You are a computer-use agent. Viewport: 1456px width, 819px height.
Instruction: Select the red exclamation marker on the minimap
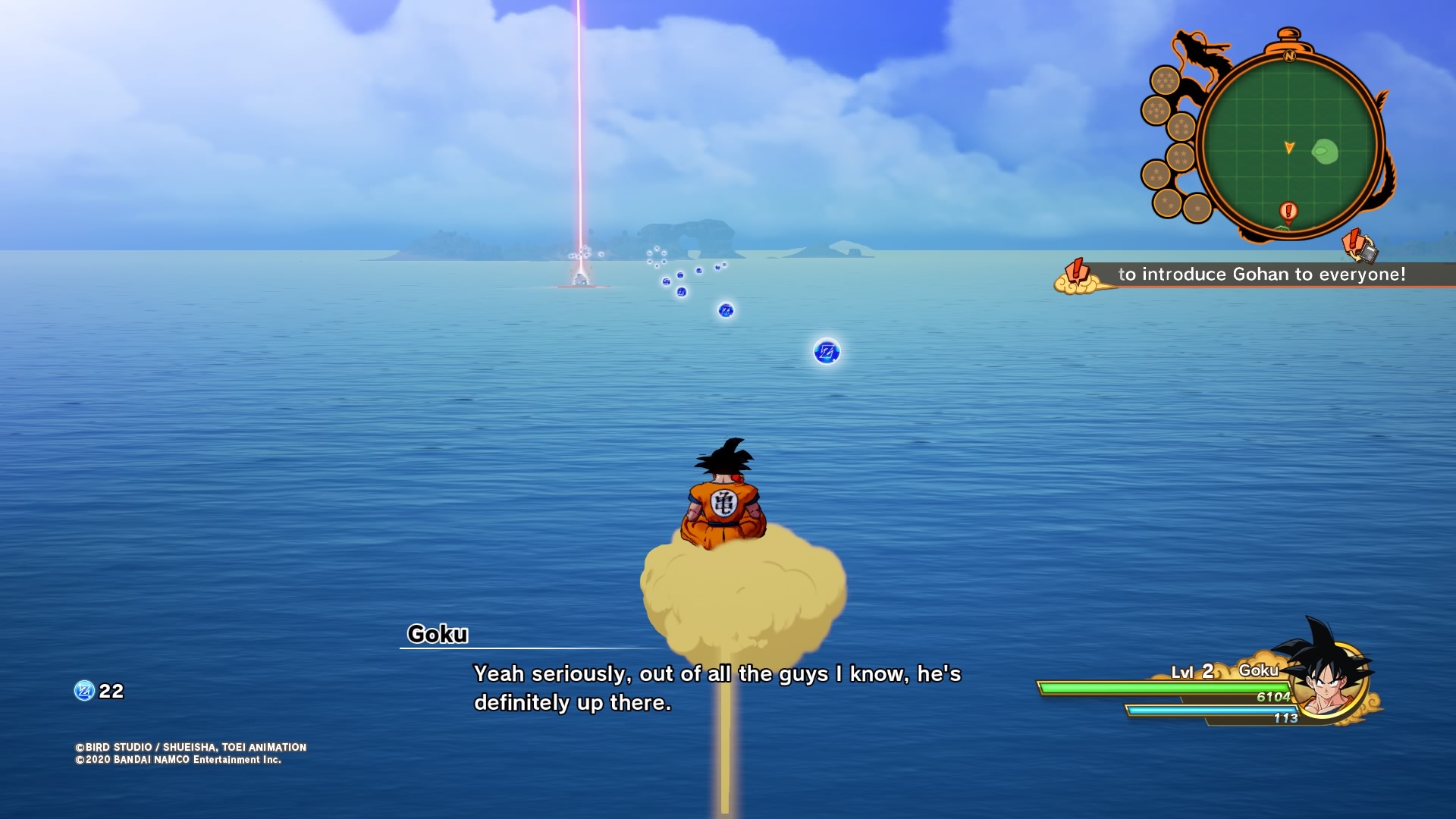tap(1288, 210)
